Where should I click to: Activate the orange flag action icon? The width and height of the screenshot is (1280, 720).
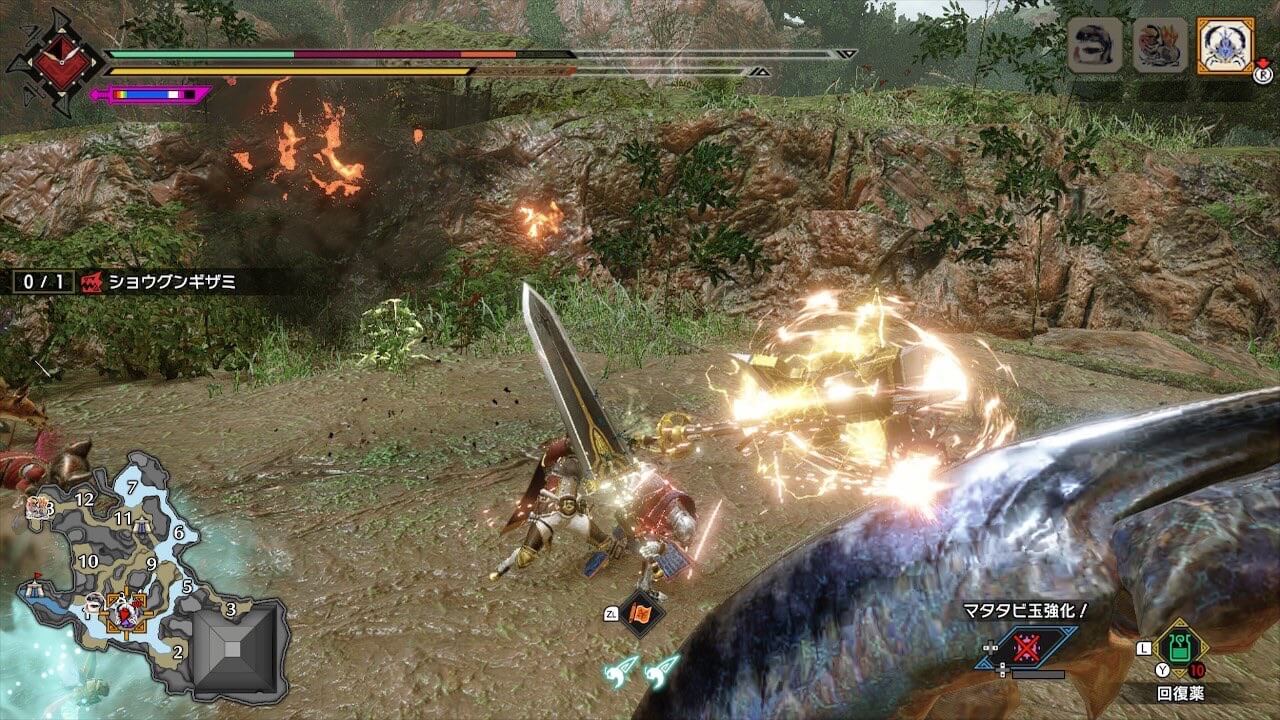pyautogui.click(x=640, y=612)
